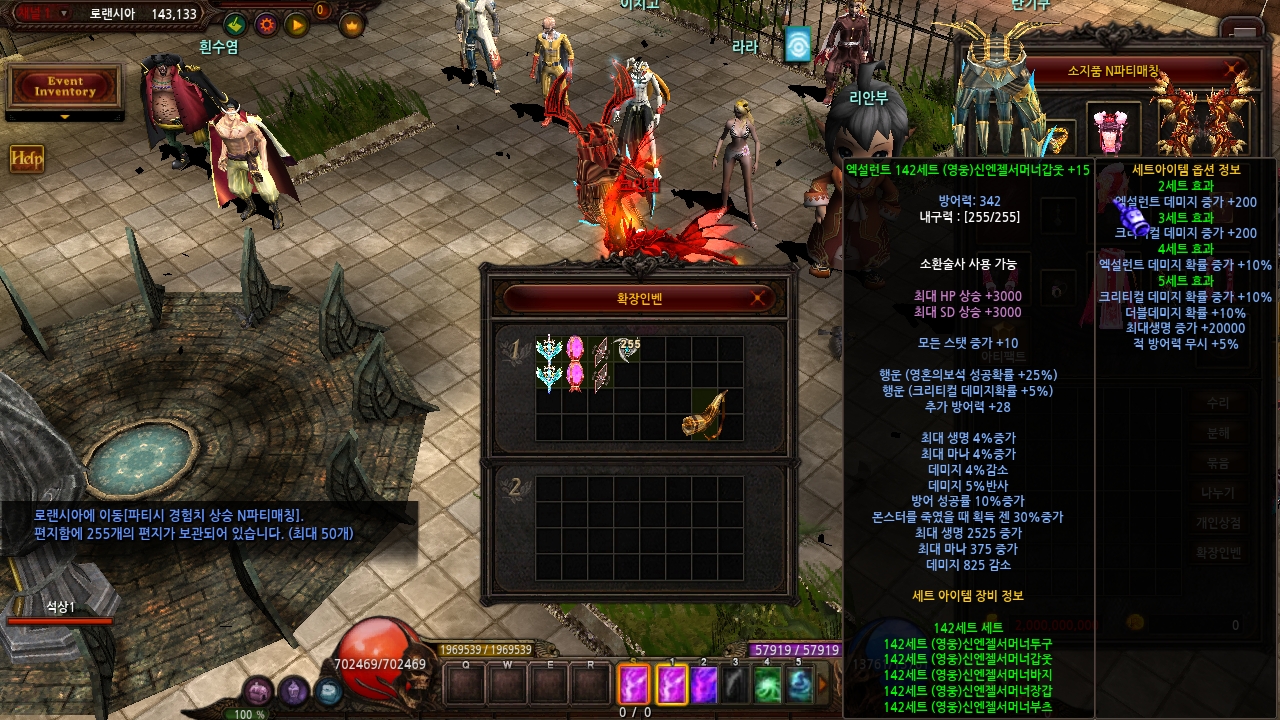Click the blue square icon beside 라라
The image size is (1280, 720).
point(797,44)
